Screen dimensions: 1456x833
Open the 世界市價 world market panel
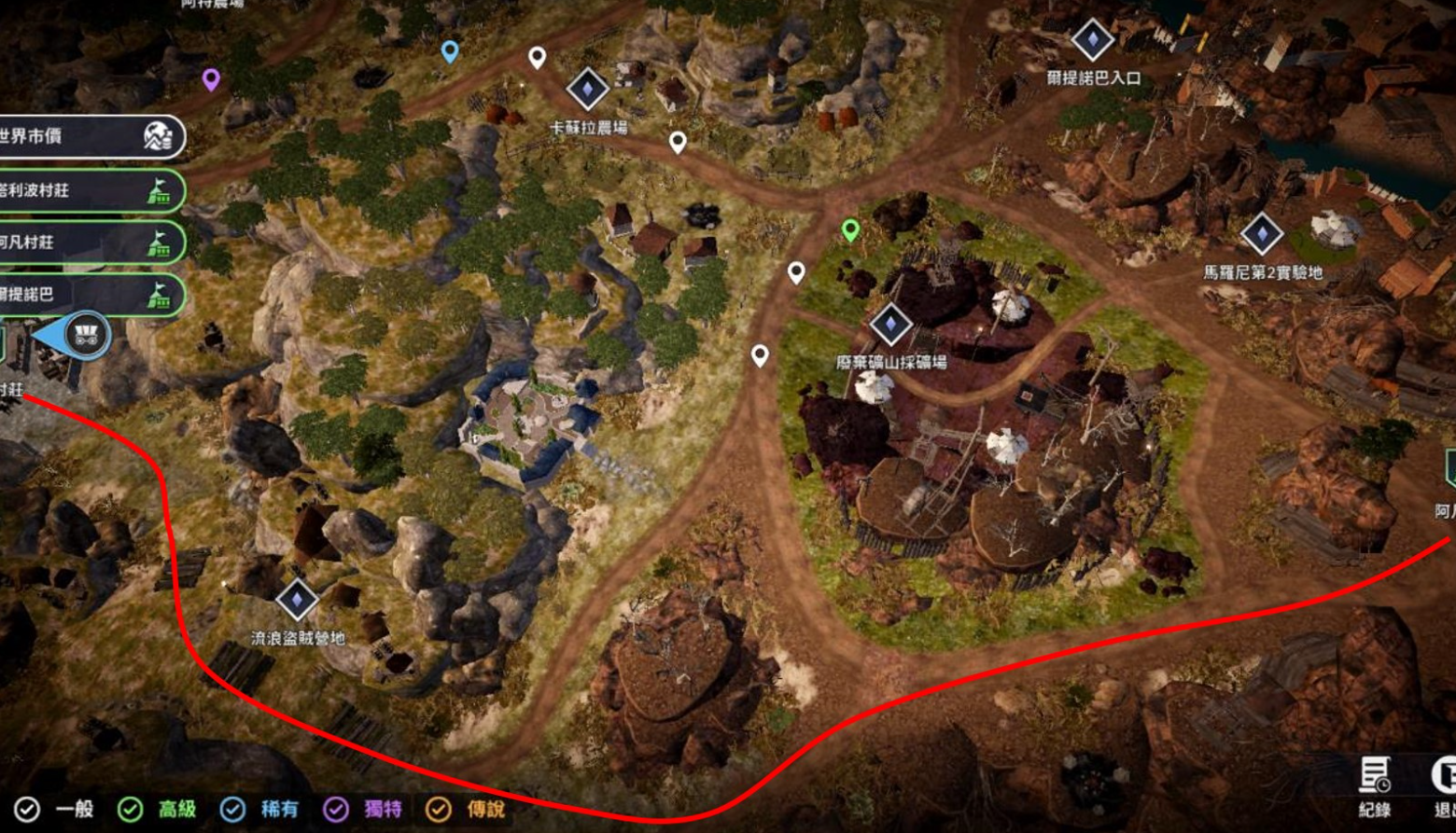(89, 137)
